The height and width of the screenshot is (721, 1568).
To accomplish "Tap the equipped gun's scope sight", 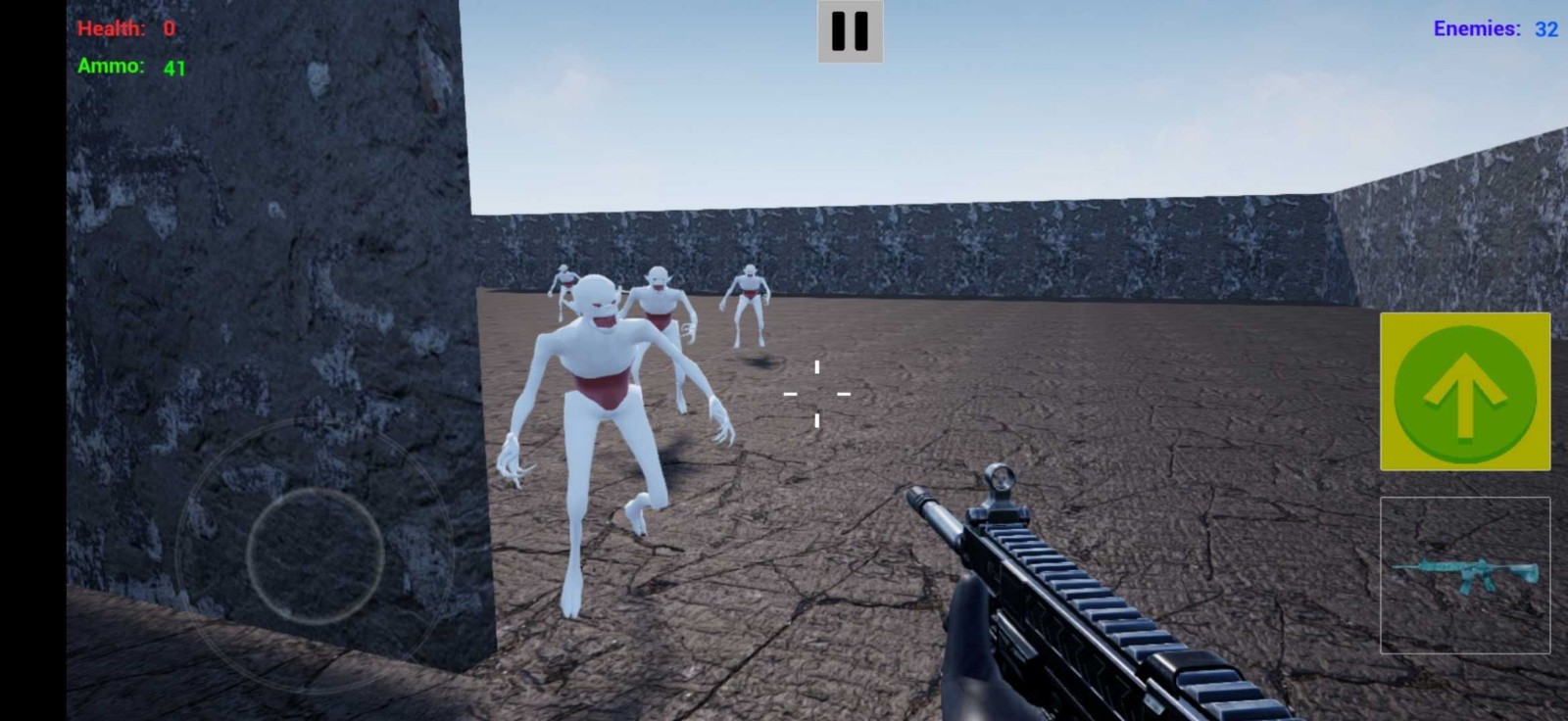I will coord(1001,480).
